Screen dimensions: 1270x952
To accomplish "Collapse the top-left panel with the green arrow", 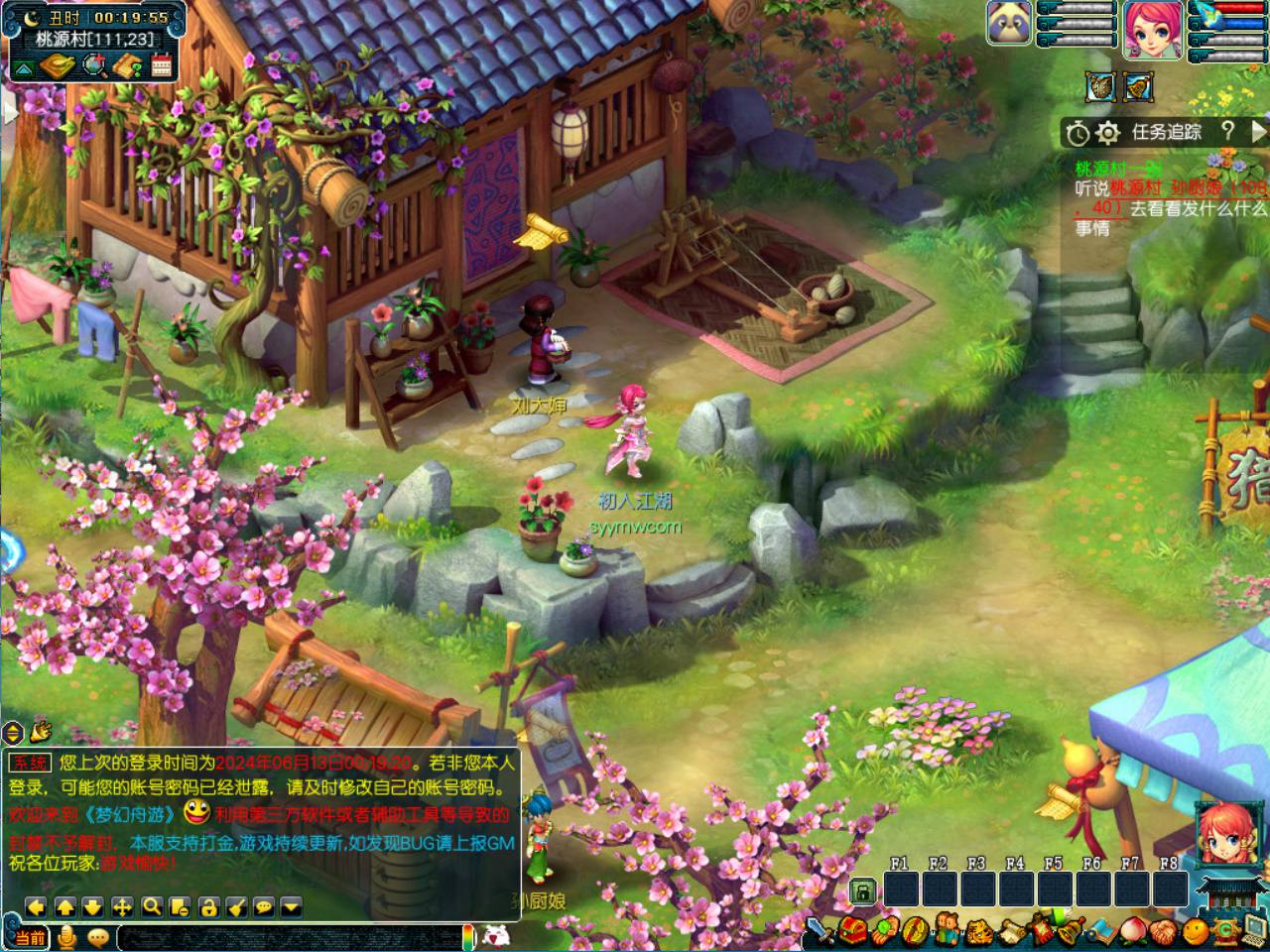I will tap(23, 67).
